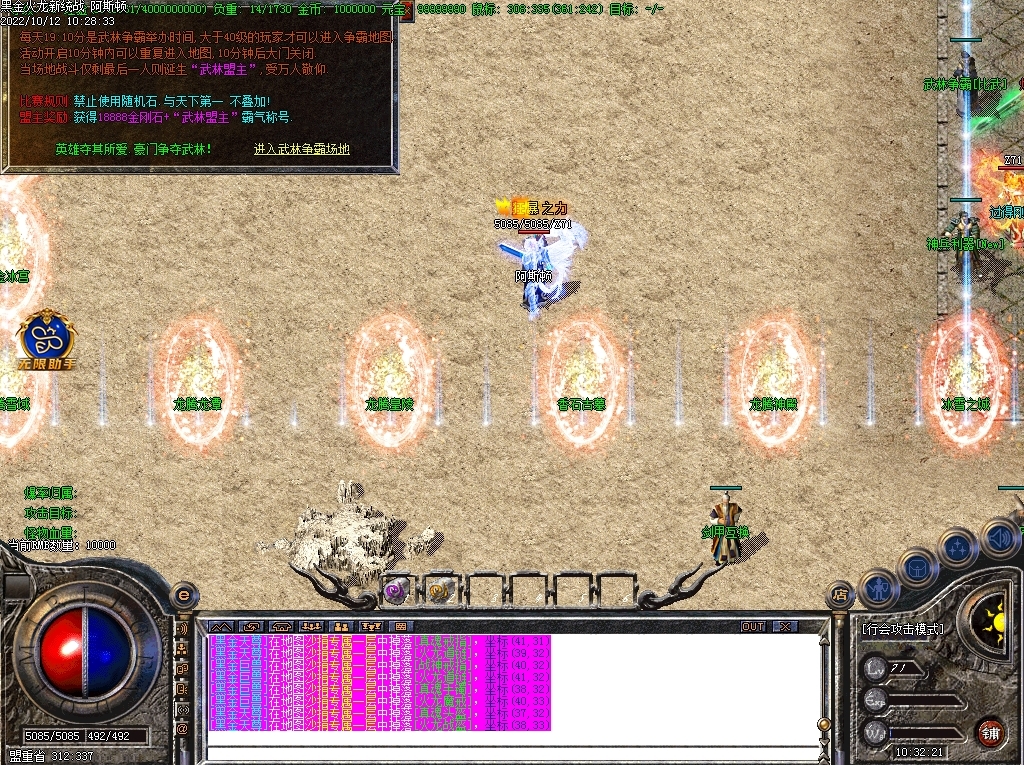Click the round 'e' button above the orb

tap(183, 594)
